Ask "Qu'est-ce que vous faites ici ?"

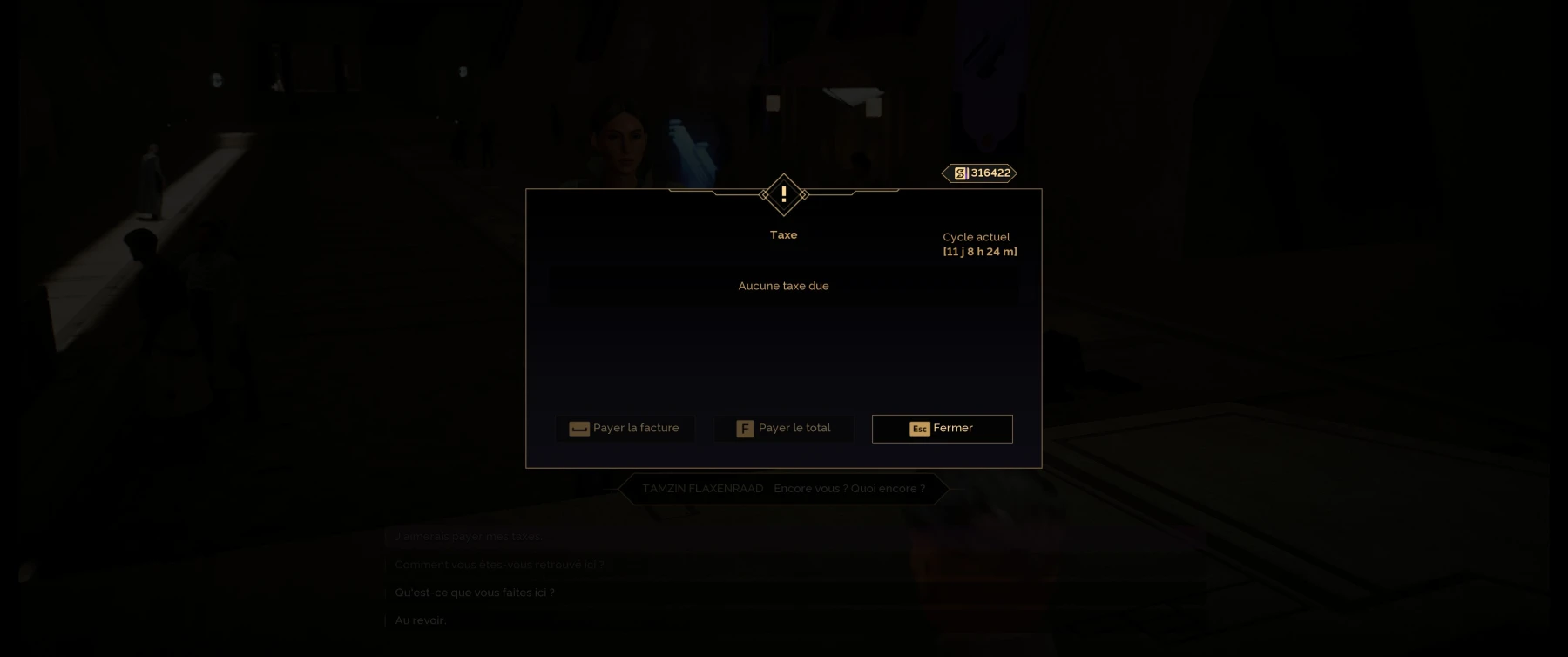[x=475, y=593]
